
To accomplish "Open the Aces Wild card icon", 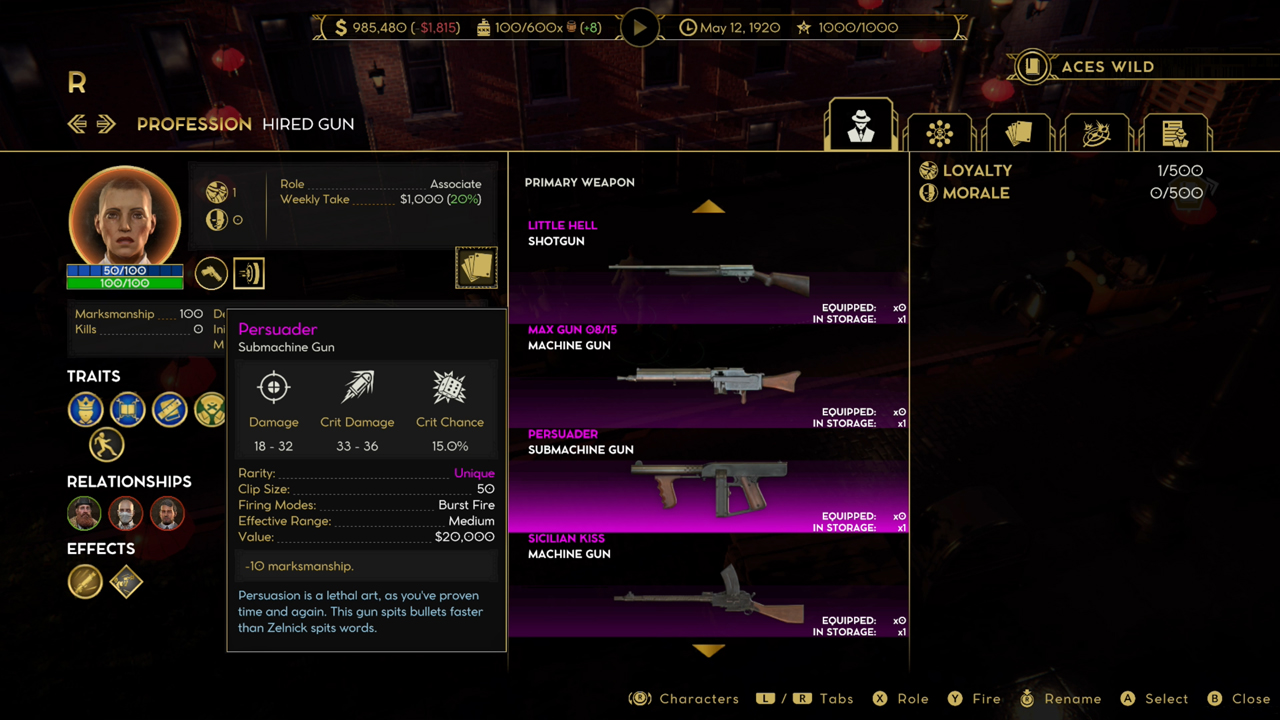I will coord(1032,66).
